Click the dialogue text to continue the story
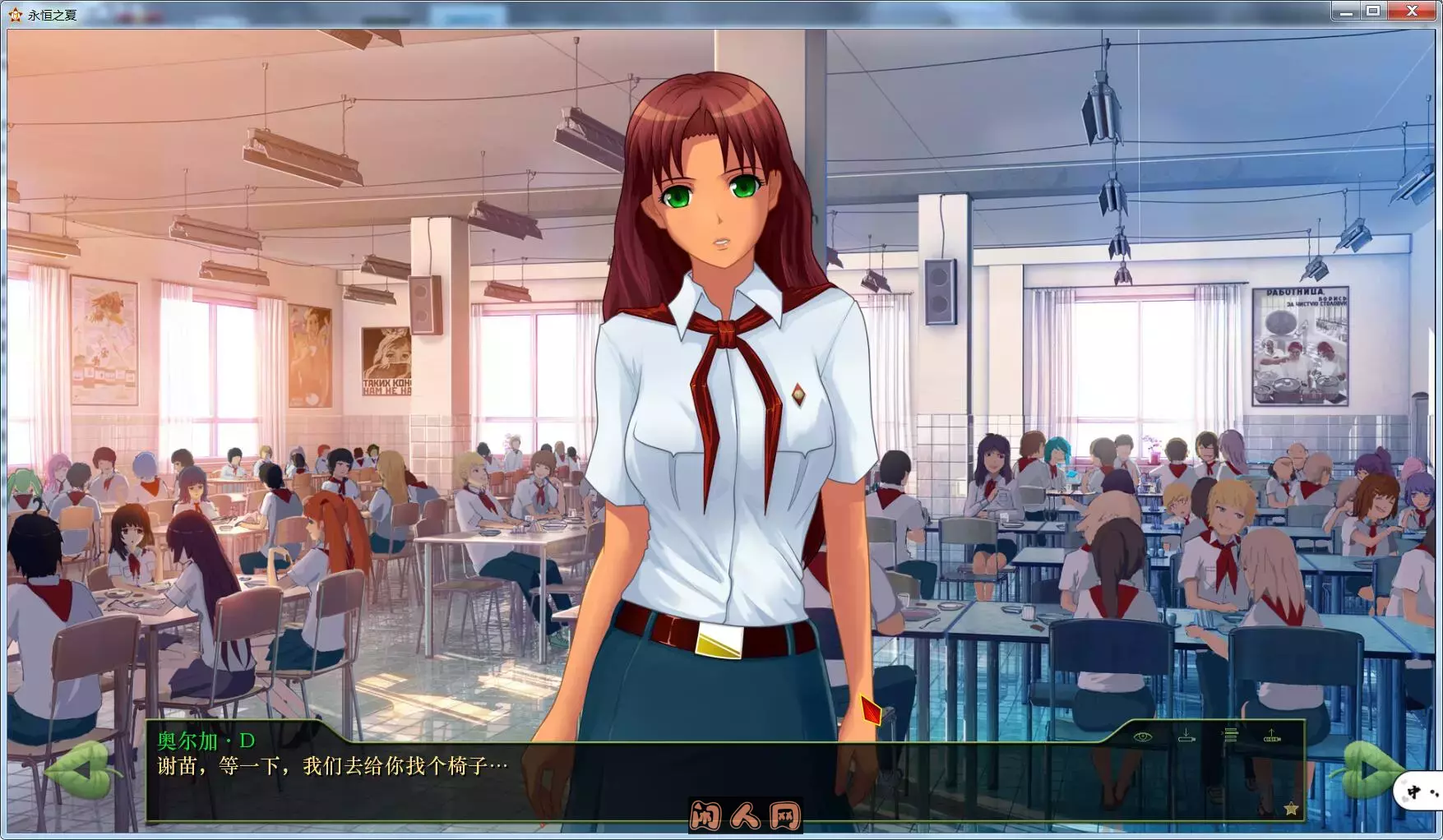This screenshot has height=840, width=1443. 329,765
